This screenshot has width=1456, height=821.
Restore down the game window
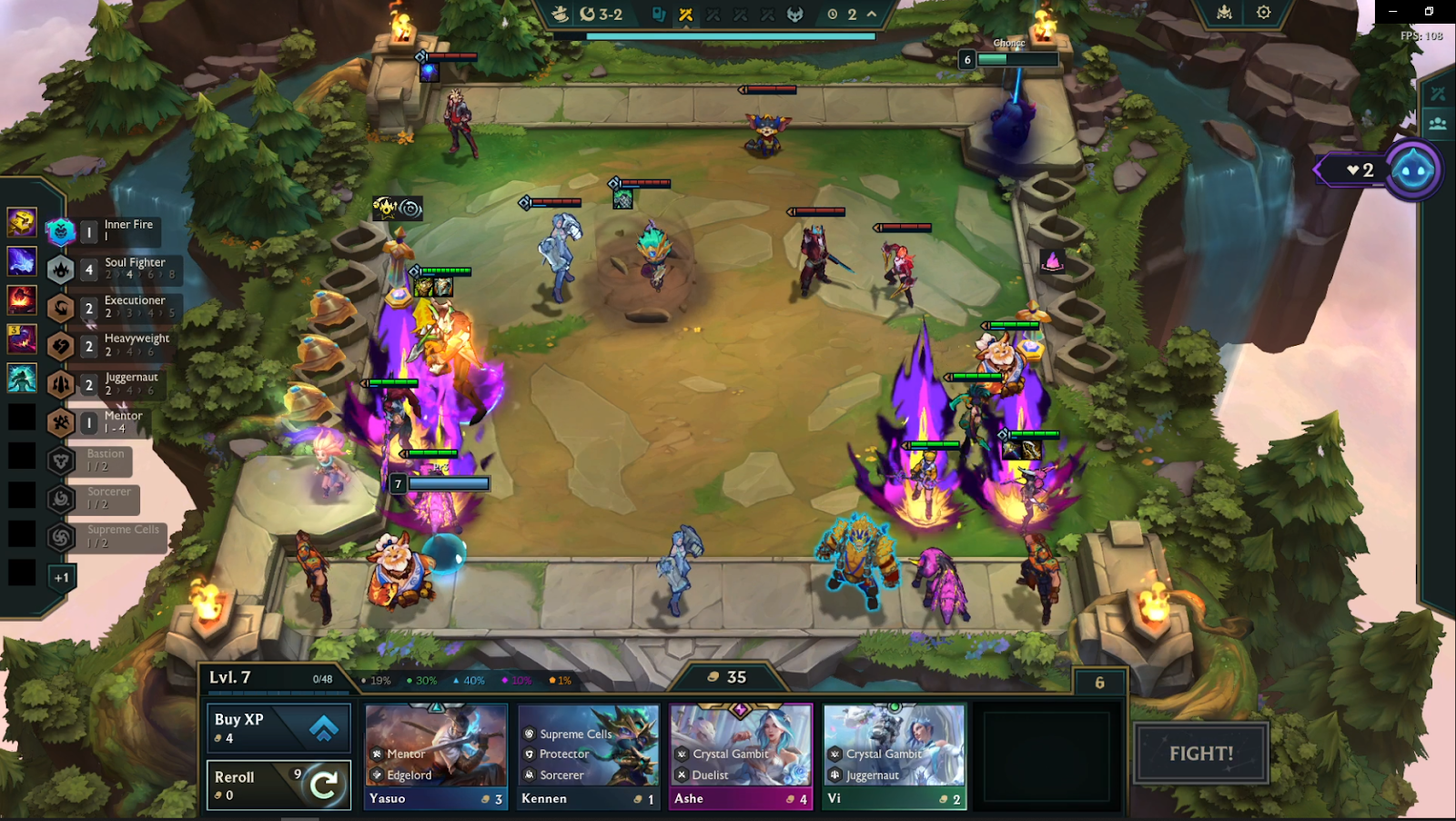pyautogui.click(x=1429, y=11)
